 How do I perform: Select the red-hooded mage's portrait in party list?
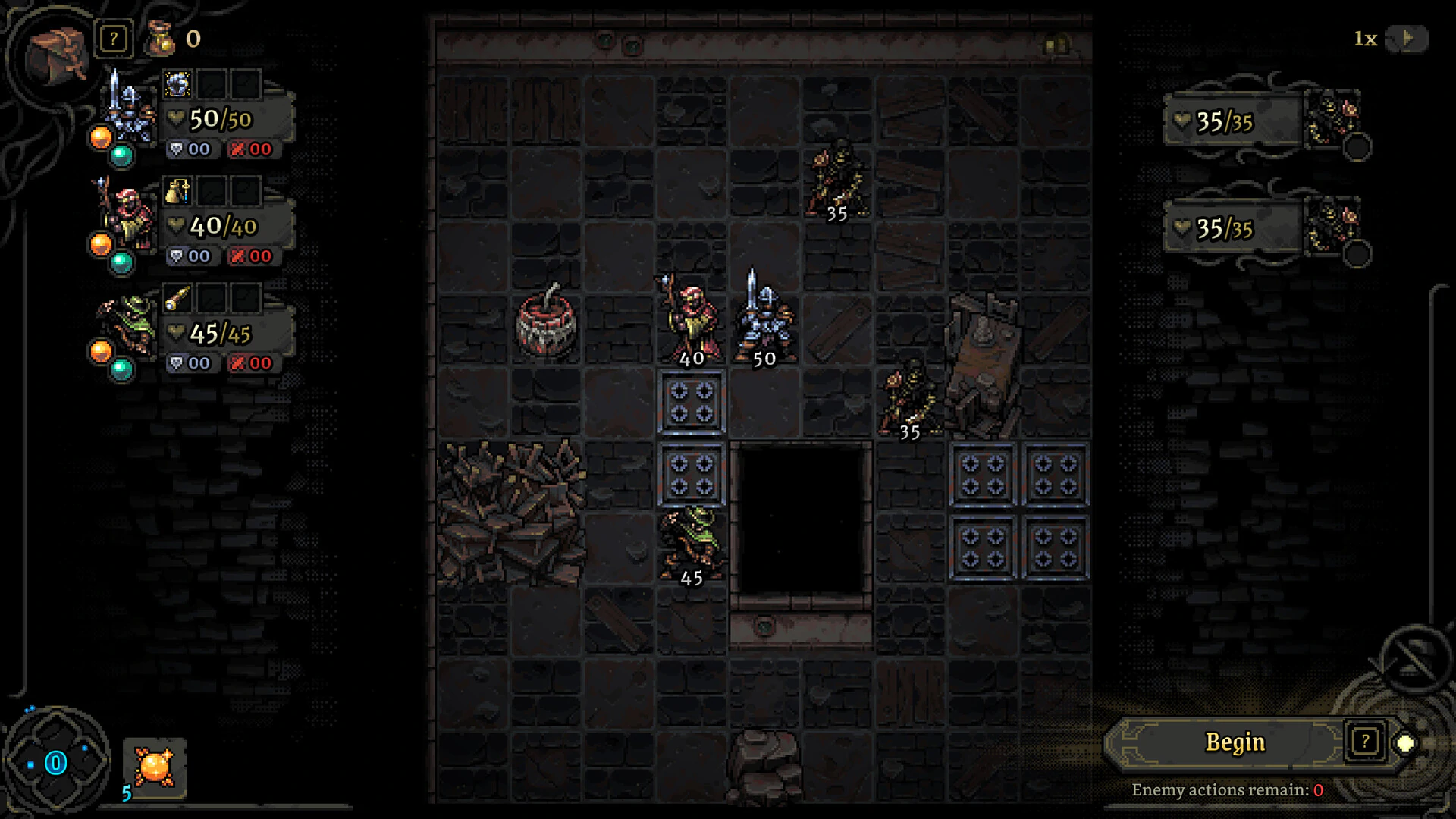click(125, 220)
